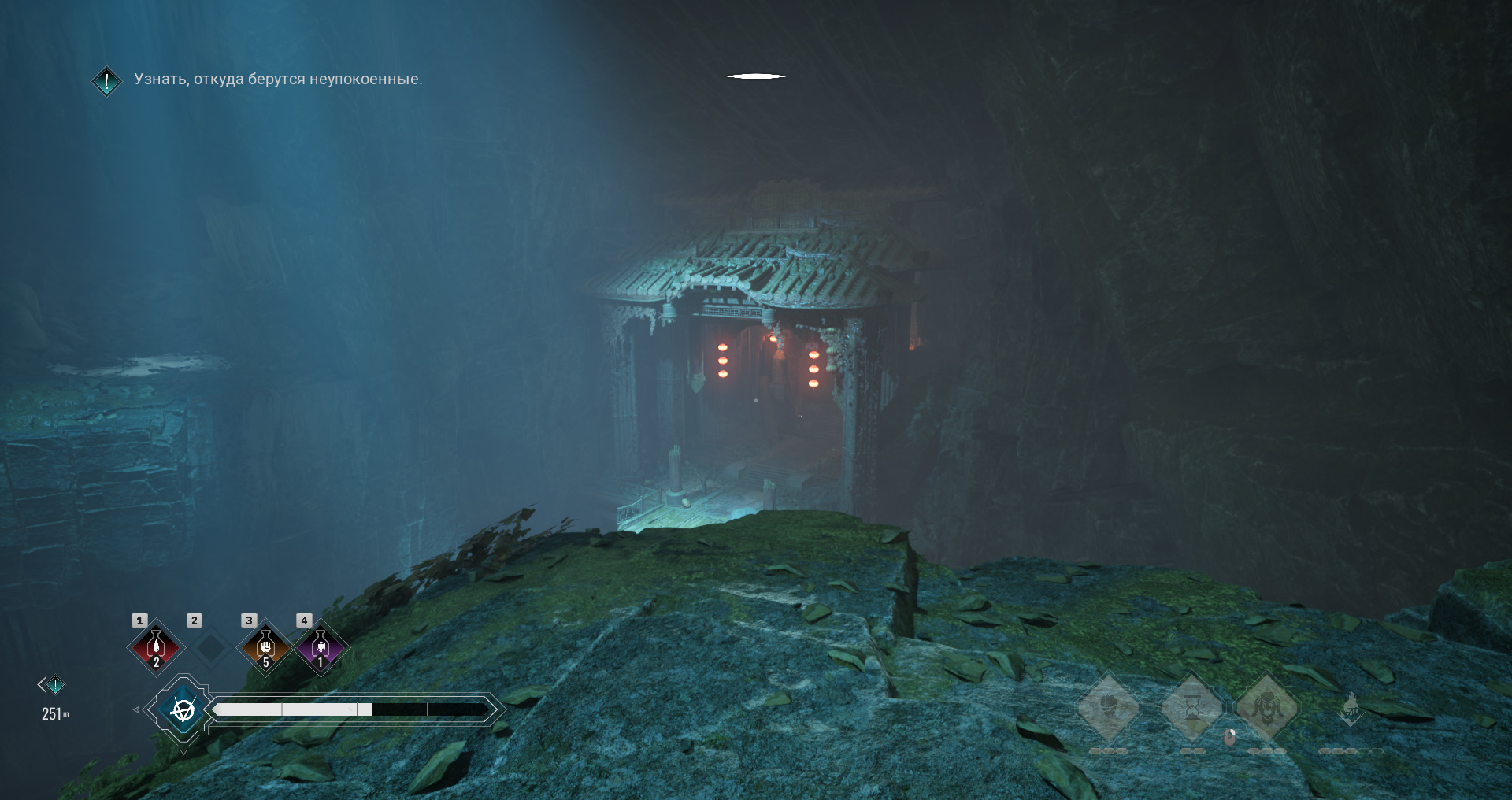1512x800 pixels.
Task: Activate the hourglass ability
Action: click(1192, 708)
